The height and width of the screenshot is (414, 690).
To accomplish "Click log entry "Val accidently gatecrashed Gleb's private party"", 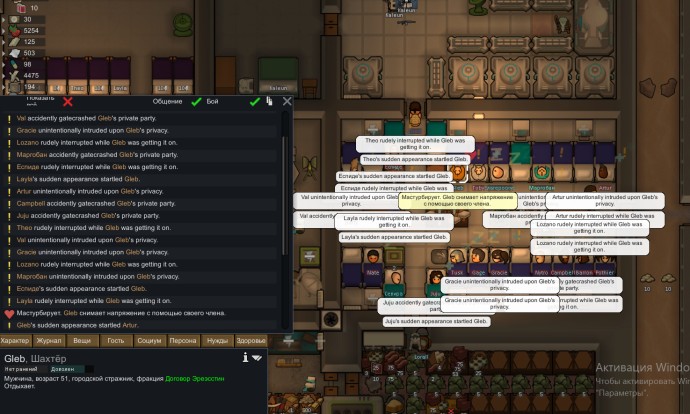I will click(x=98, y=119).
